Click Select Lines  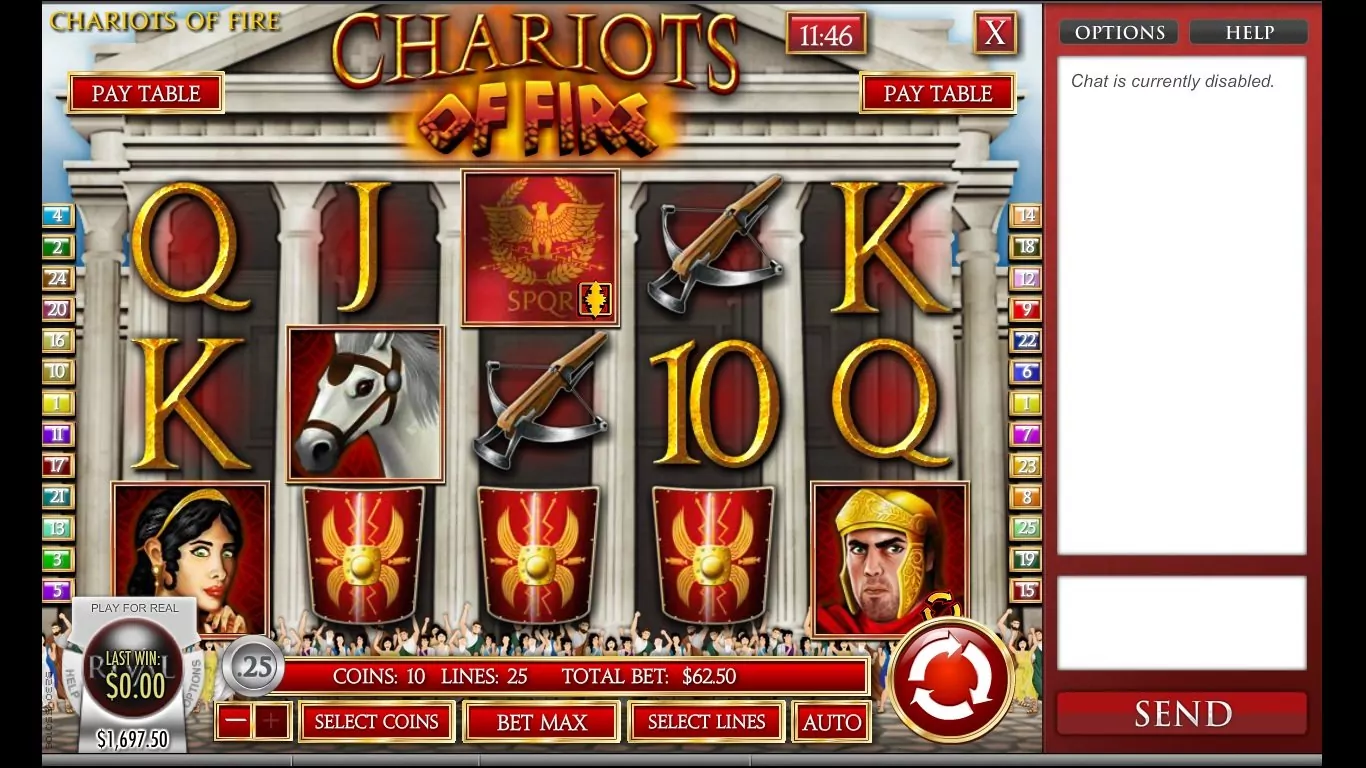coord(706,722)
